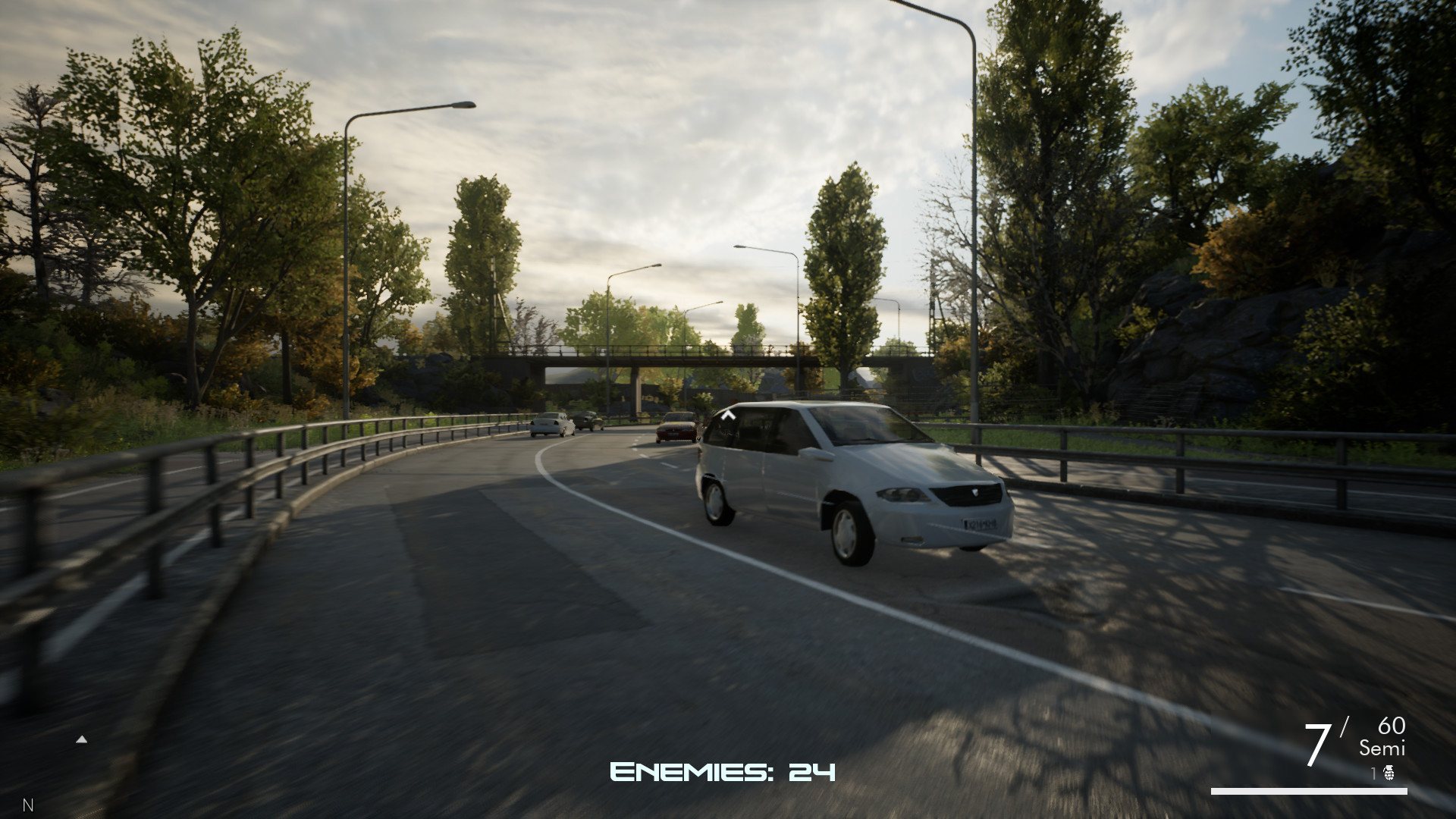1456x819 pixels.
Task: Click the grenade icon in the HUD
Action: click(1389, 773)
